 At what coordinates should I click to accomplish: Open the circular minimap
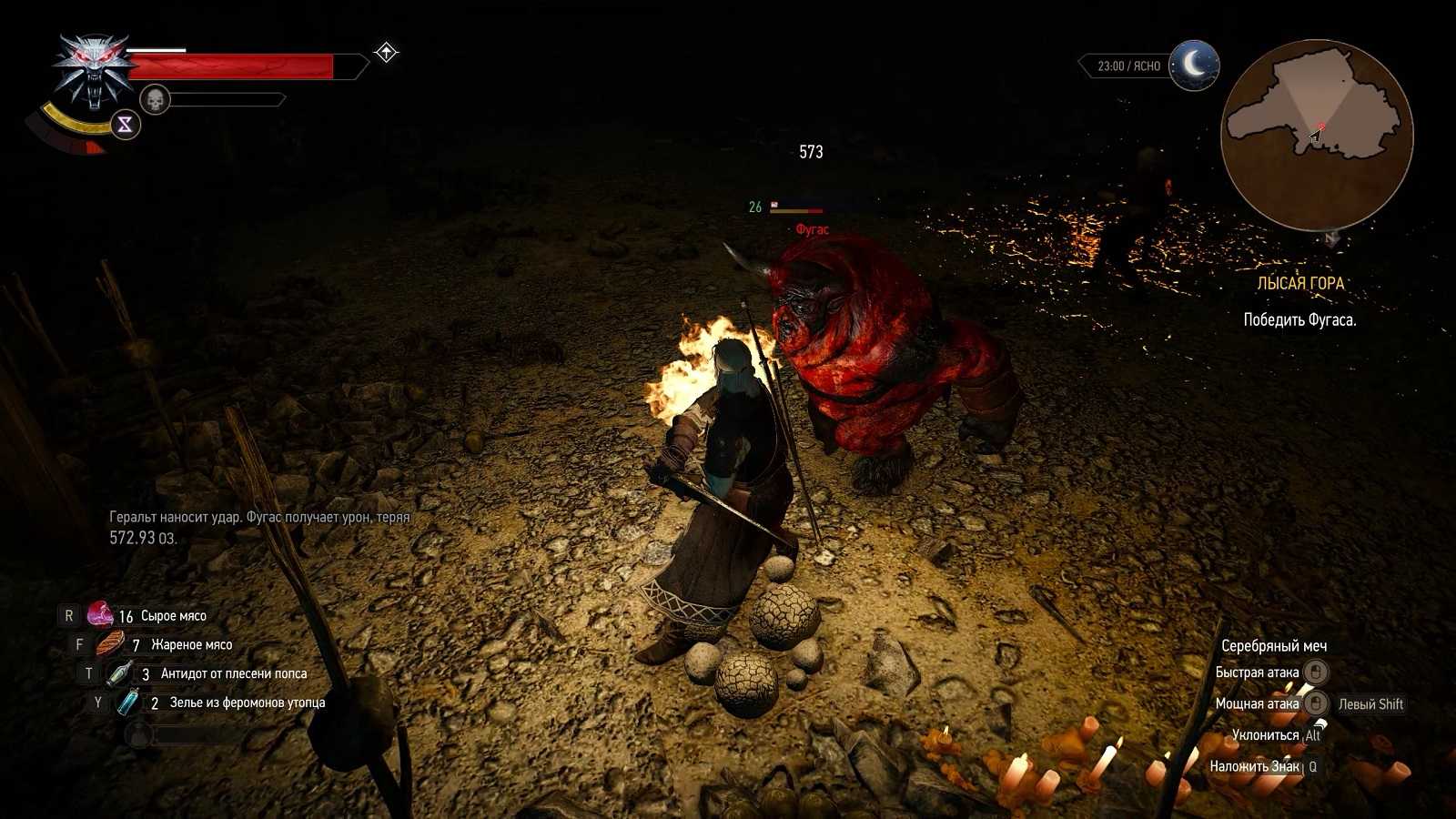click(x=1316, y=135)
